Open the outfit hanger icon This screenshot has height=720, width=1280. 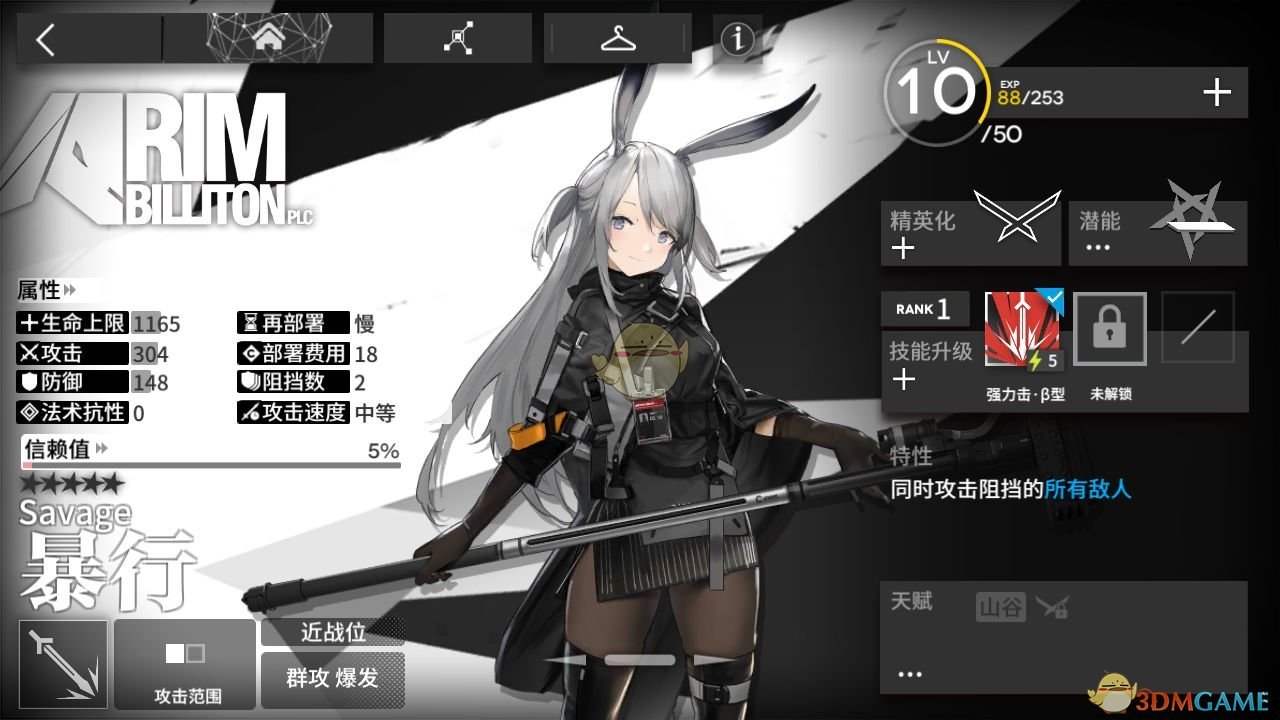click(x=617, y=37)
